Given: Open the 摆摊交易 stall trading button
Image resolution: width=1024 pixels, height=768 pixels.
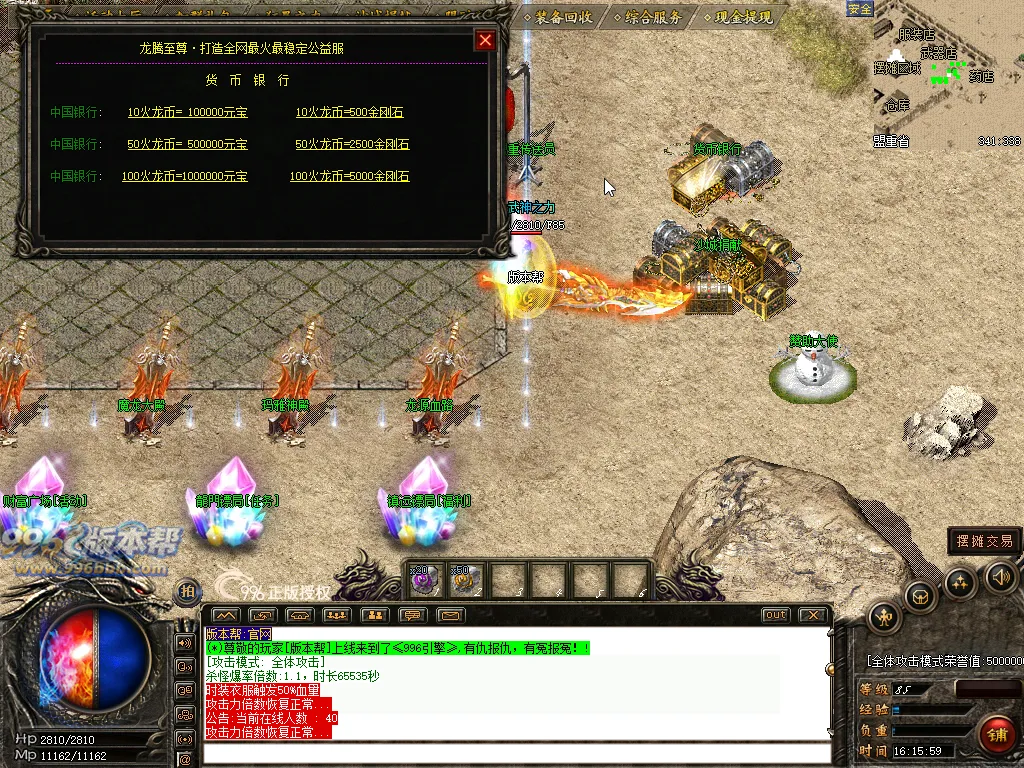Looking at the screenshot, I should click(x=984, y=541).
